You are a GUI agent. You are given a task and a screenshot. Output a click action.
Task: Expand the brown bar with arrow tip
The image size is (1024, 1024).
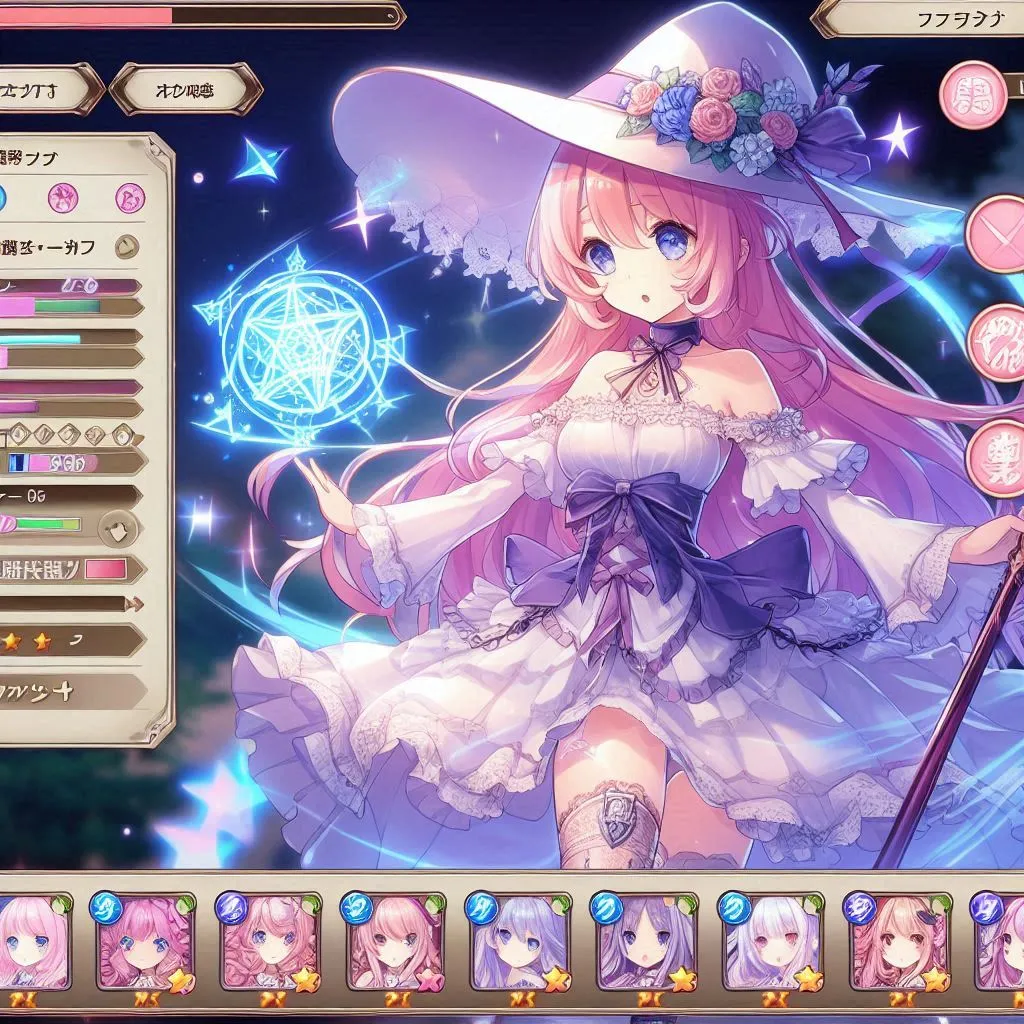[x=70, y=603]
